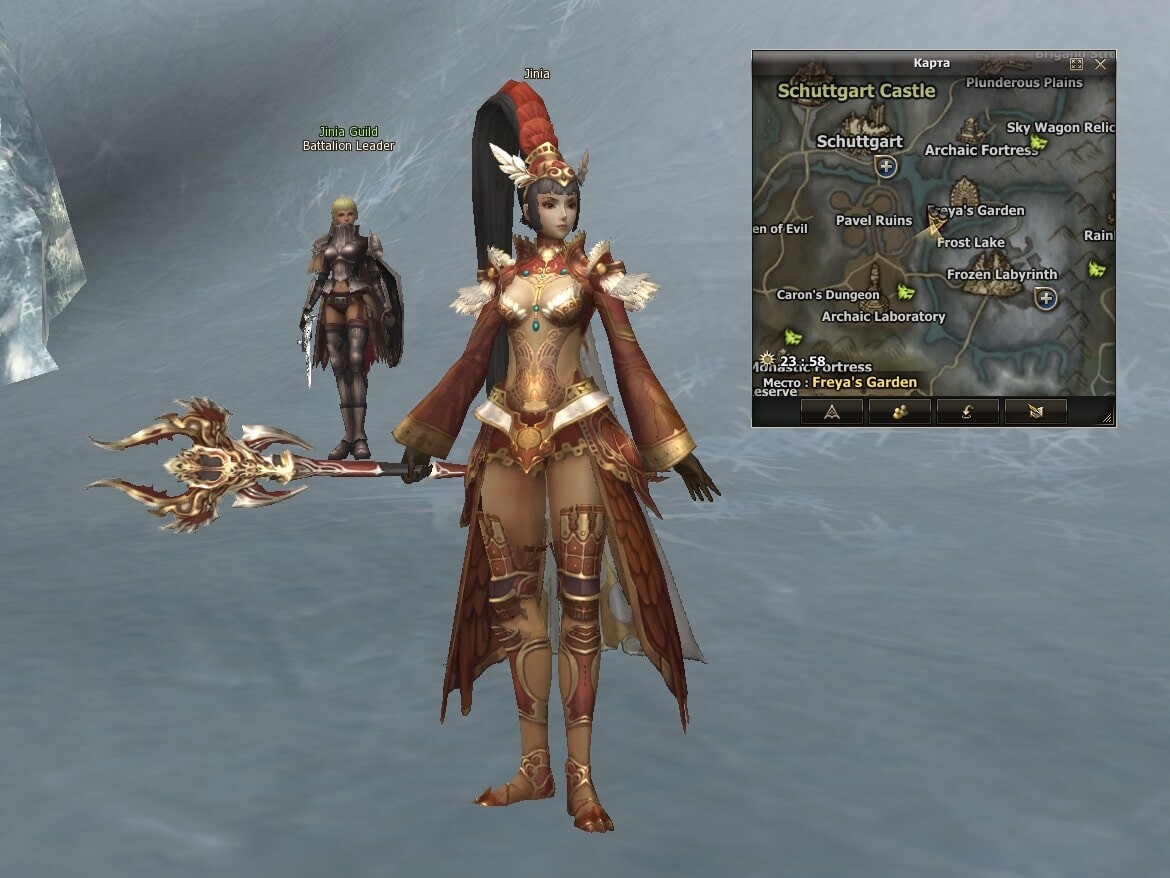Click the Pavel Ruins map location
Screen dimensions: 1170x878
tap(873, 220)
